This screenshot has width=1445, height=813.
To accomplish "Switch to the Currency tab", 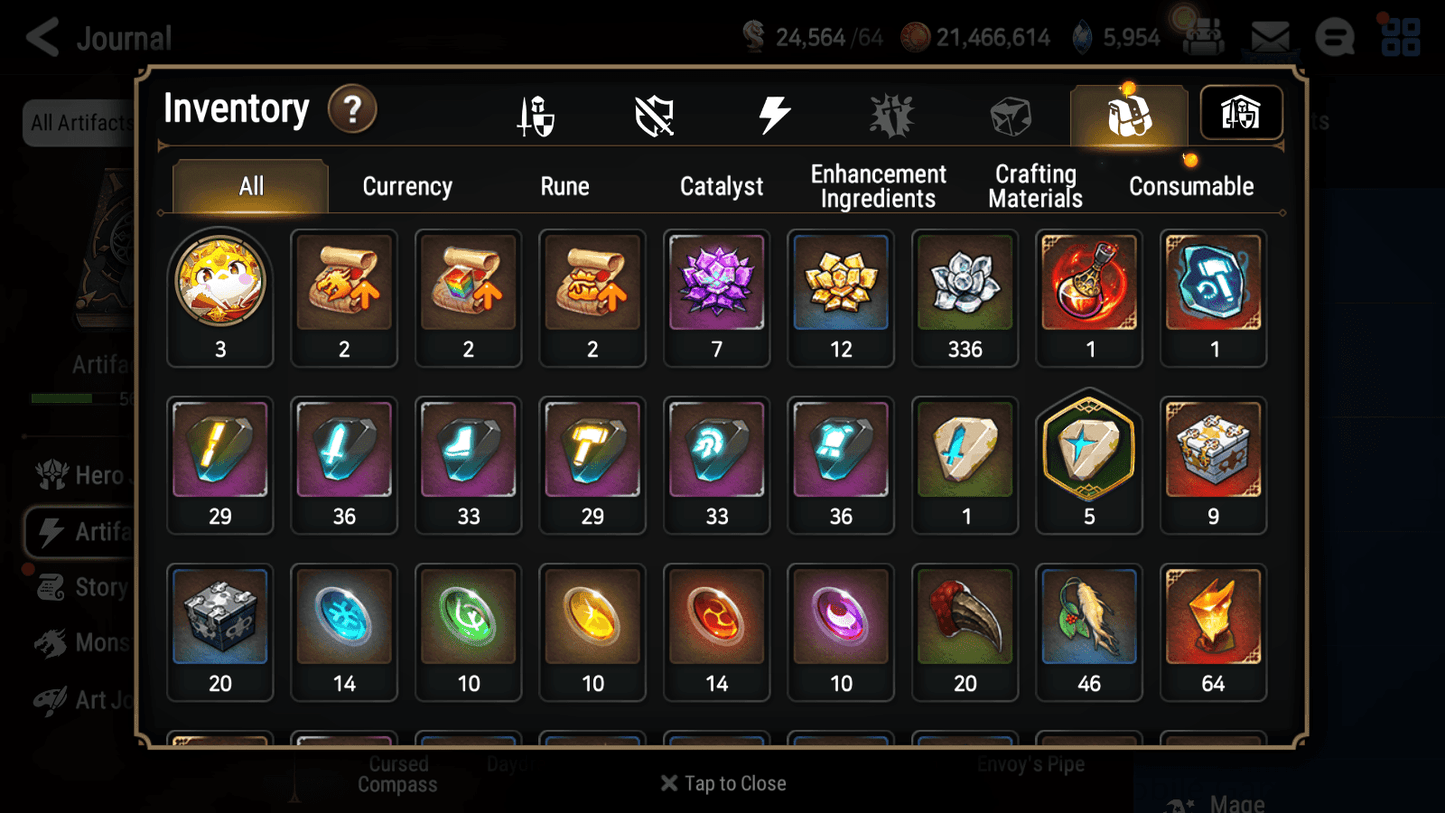I will point(406,186).
